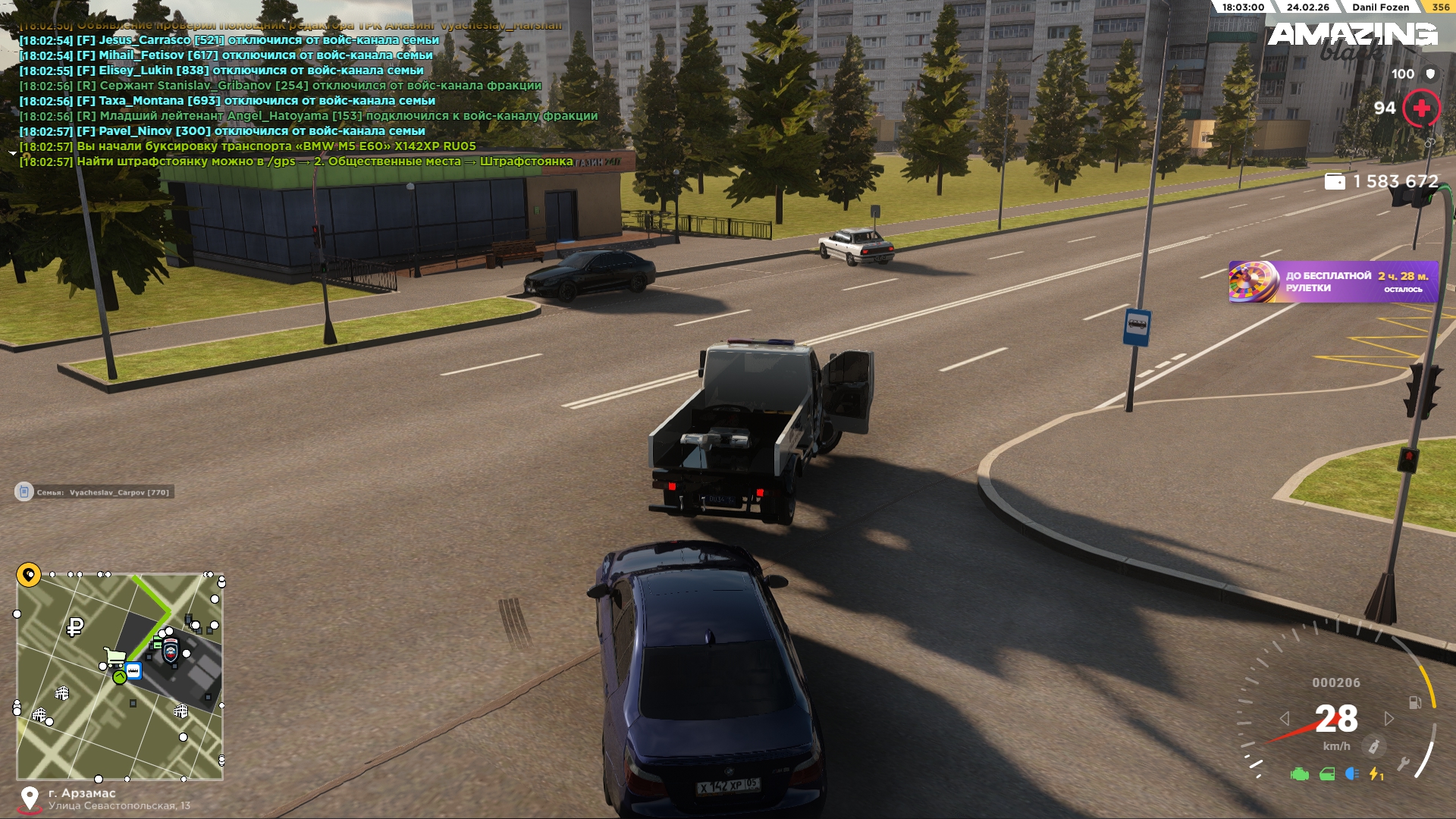Image resolution: width=1456 pixels, height=819 pixels.
Task: Click the wrench repair icon
Action: tap(1403, 763)
